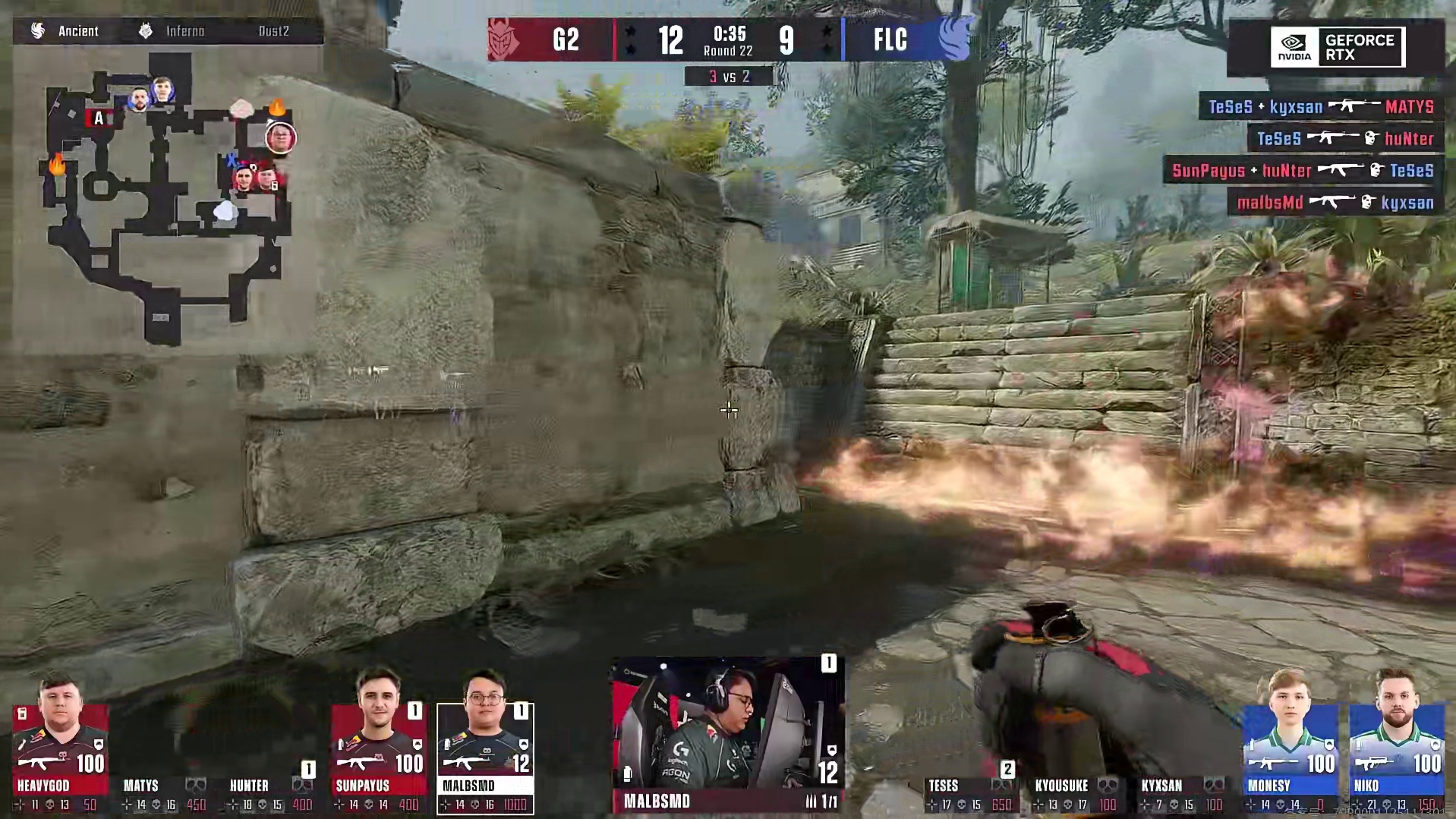Switch to the Dust2 map tab
The image size is (1456, 819).
click(273, 31)
